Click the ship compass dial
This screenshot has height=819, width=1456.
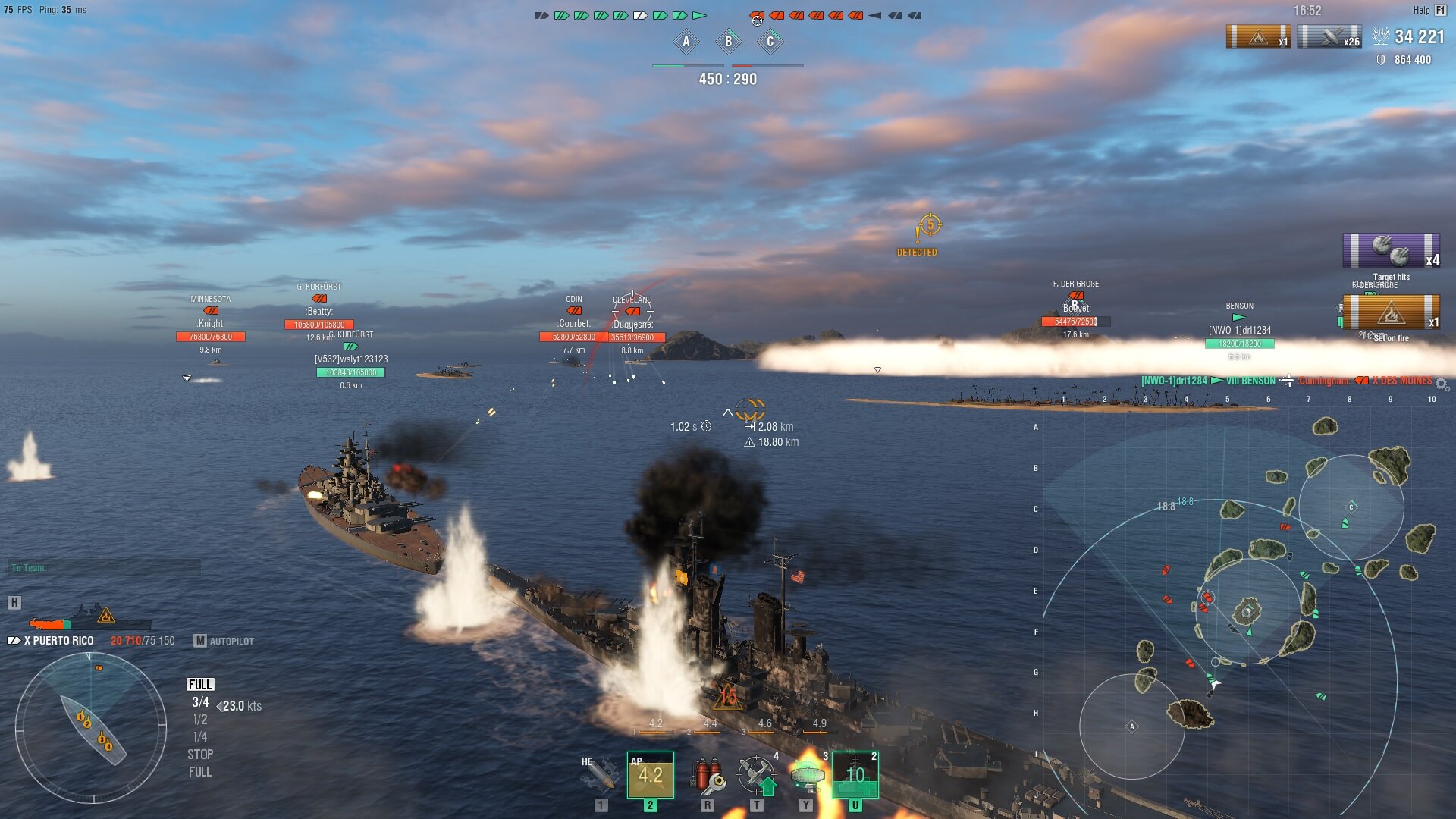(x=91, y=728)
